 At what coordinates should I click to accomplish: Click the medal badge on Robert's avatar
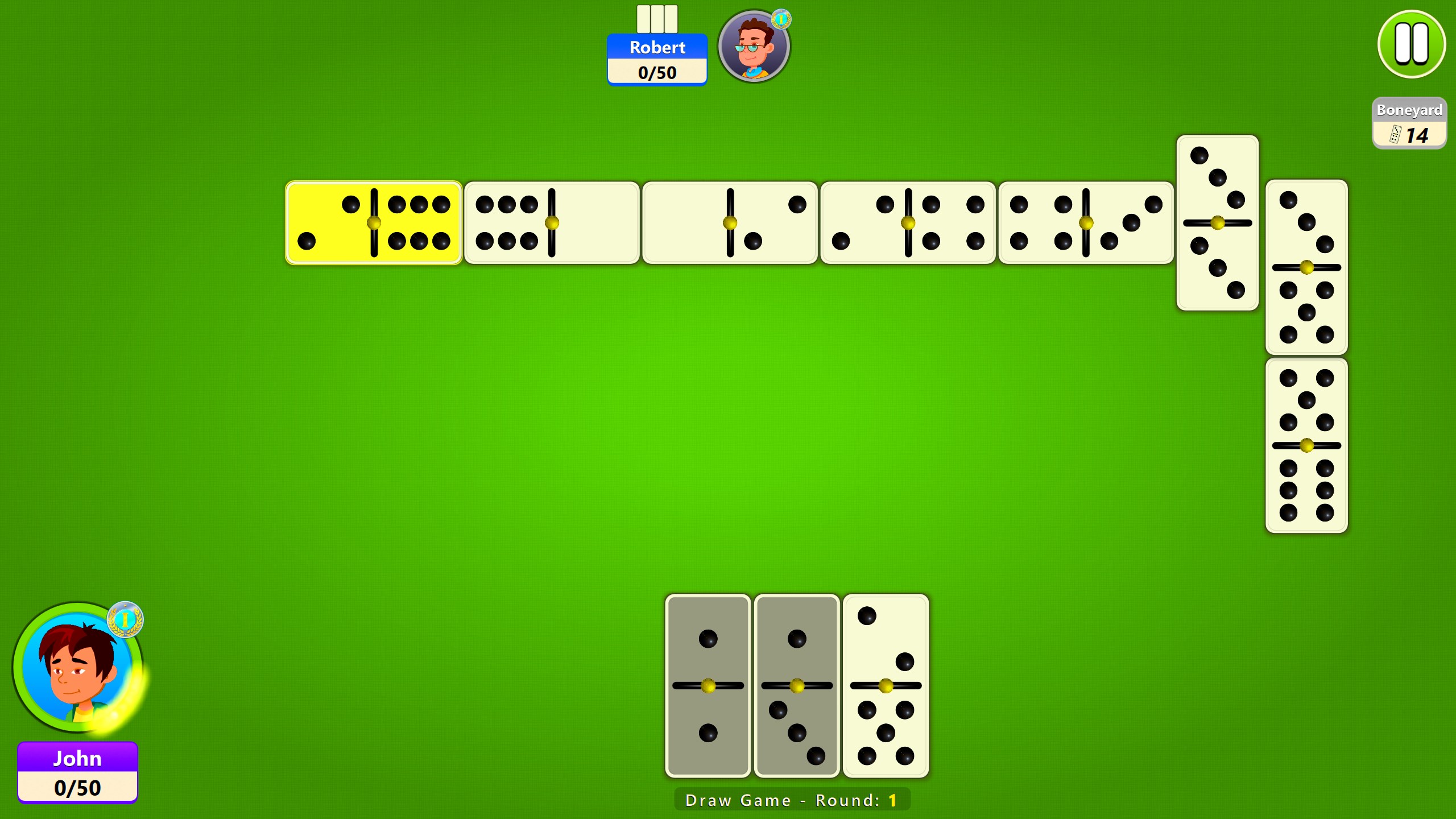coord(781,20)
